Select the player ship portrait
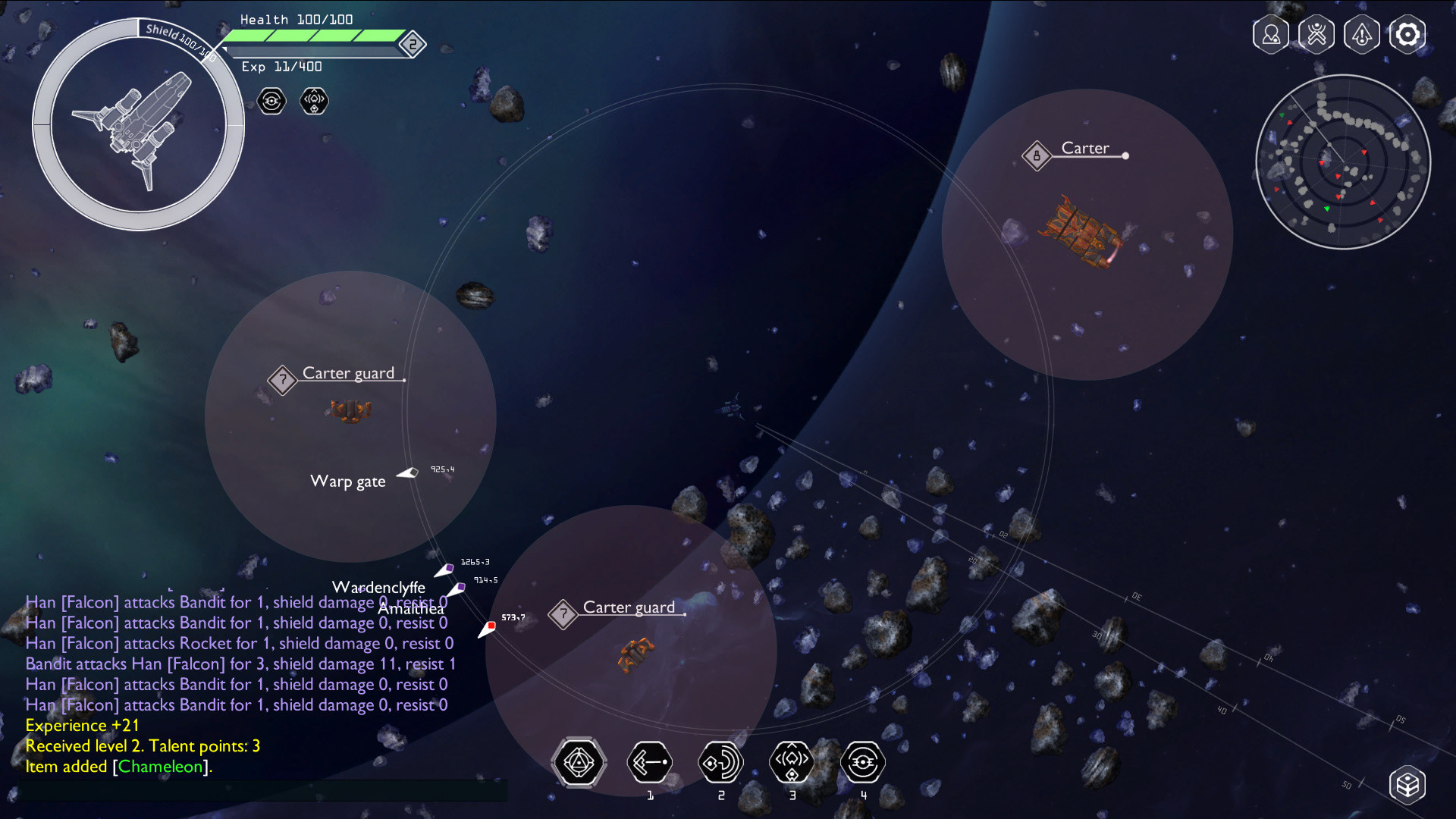This screenshot has width=1456, height=819. pos(138,125)
